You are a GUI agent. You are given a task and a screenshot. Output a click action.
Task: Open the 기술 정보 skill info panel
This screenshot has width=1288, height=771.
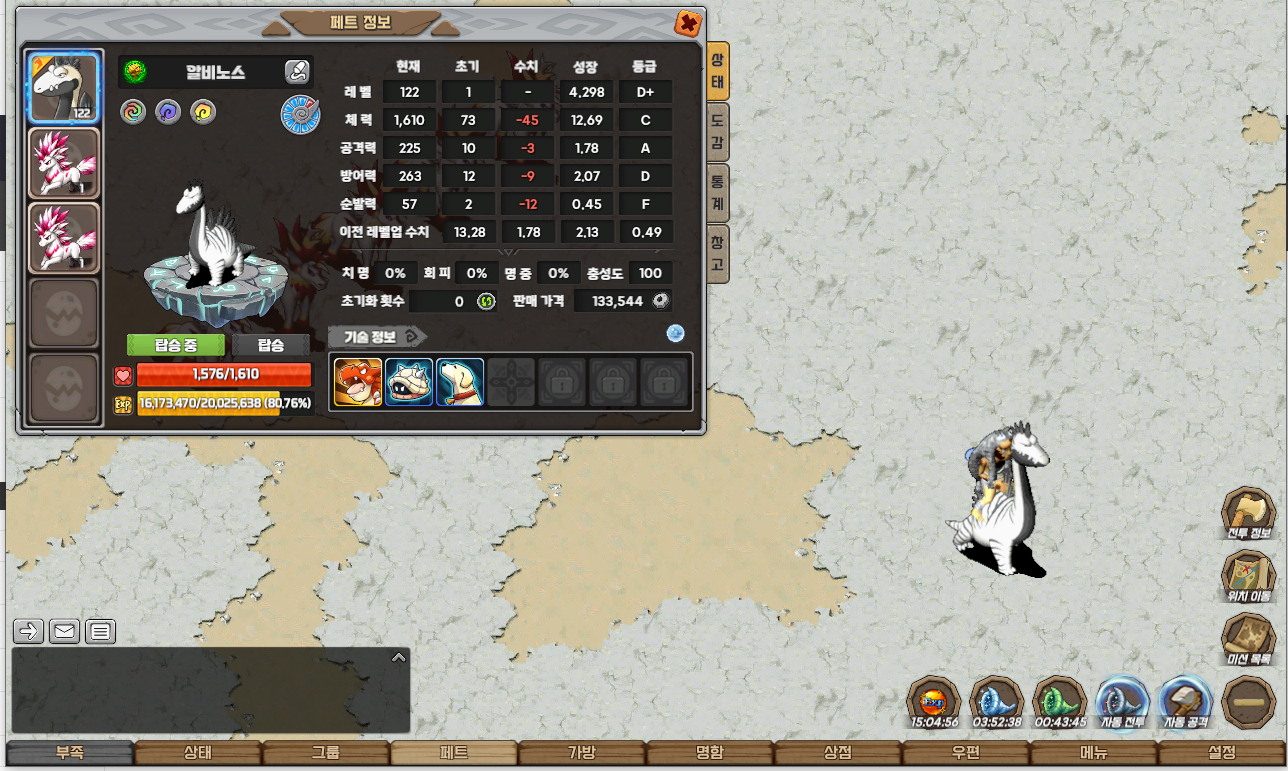point(377,336)
